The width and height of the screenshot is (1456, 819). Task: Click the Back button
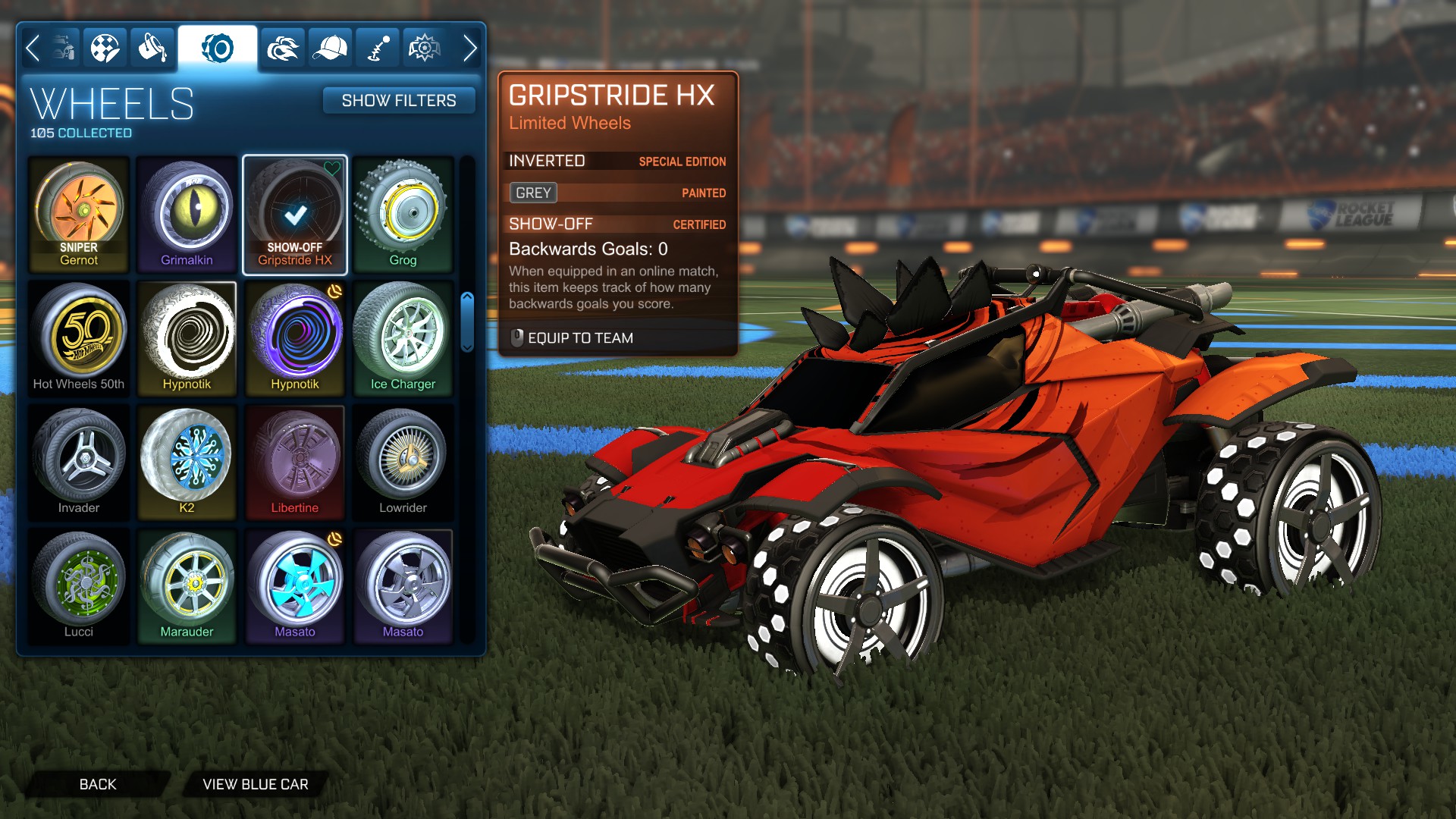[96, 784]
